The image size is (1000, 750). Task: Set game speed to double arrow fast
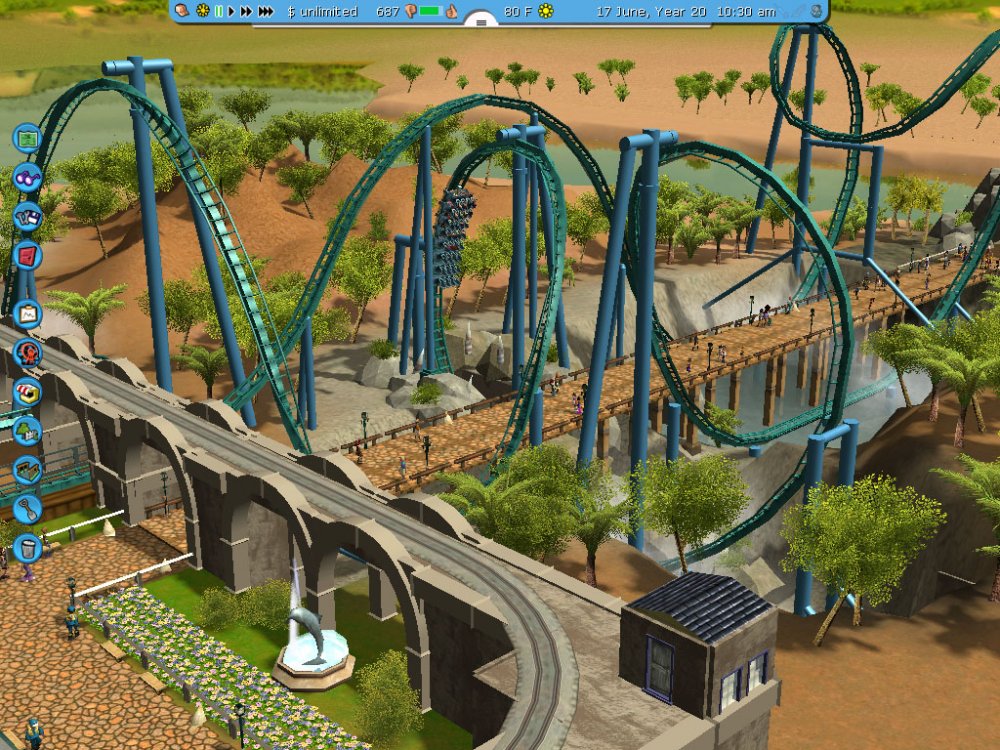(x=245, y=11)
